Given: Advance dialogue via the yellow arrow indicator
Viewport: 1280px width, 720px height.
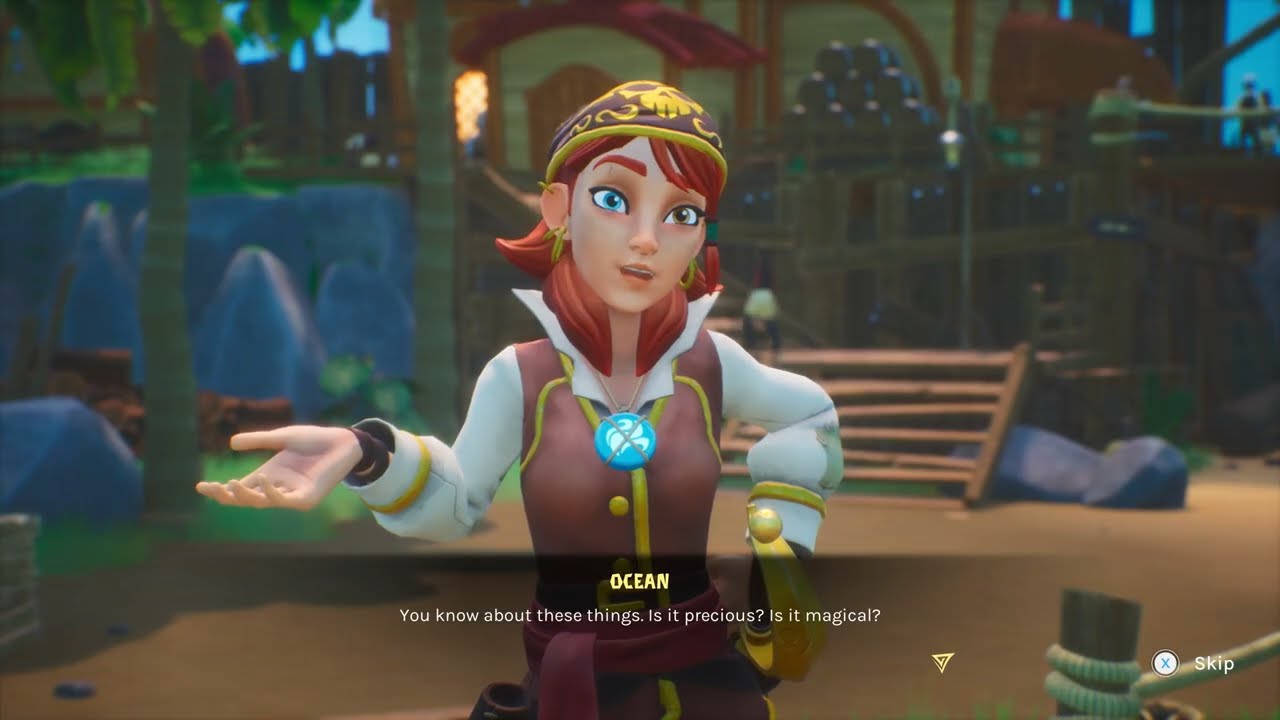Looking at the screenshot, I should 942,662.
